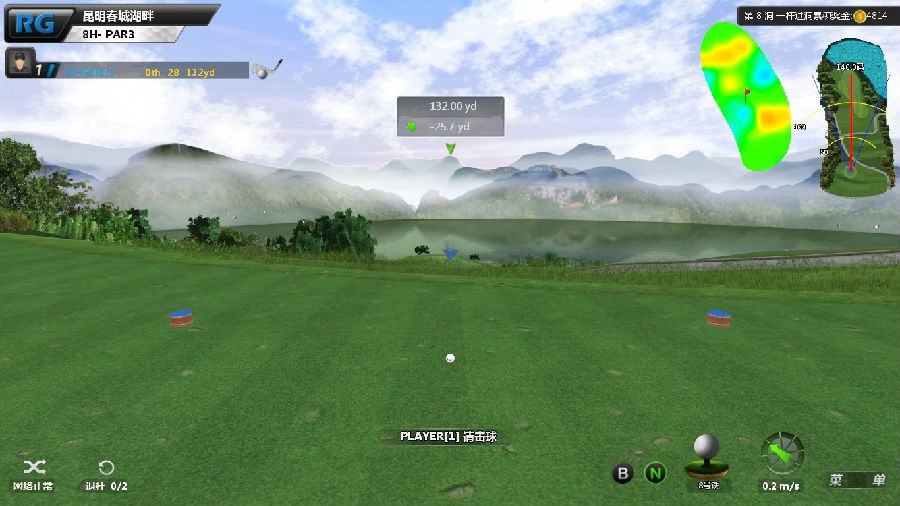Click the Player 1 avatar portrait
The width and height of the screenshot is (900, 506).
[x=19, y=64]
